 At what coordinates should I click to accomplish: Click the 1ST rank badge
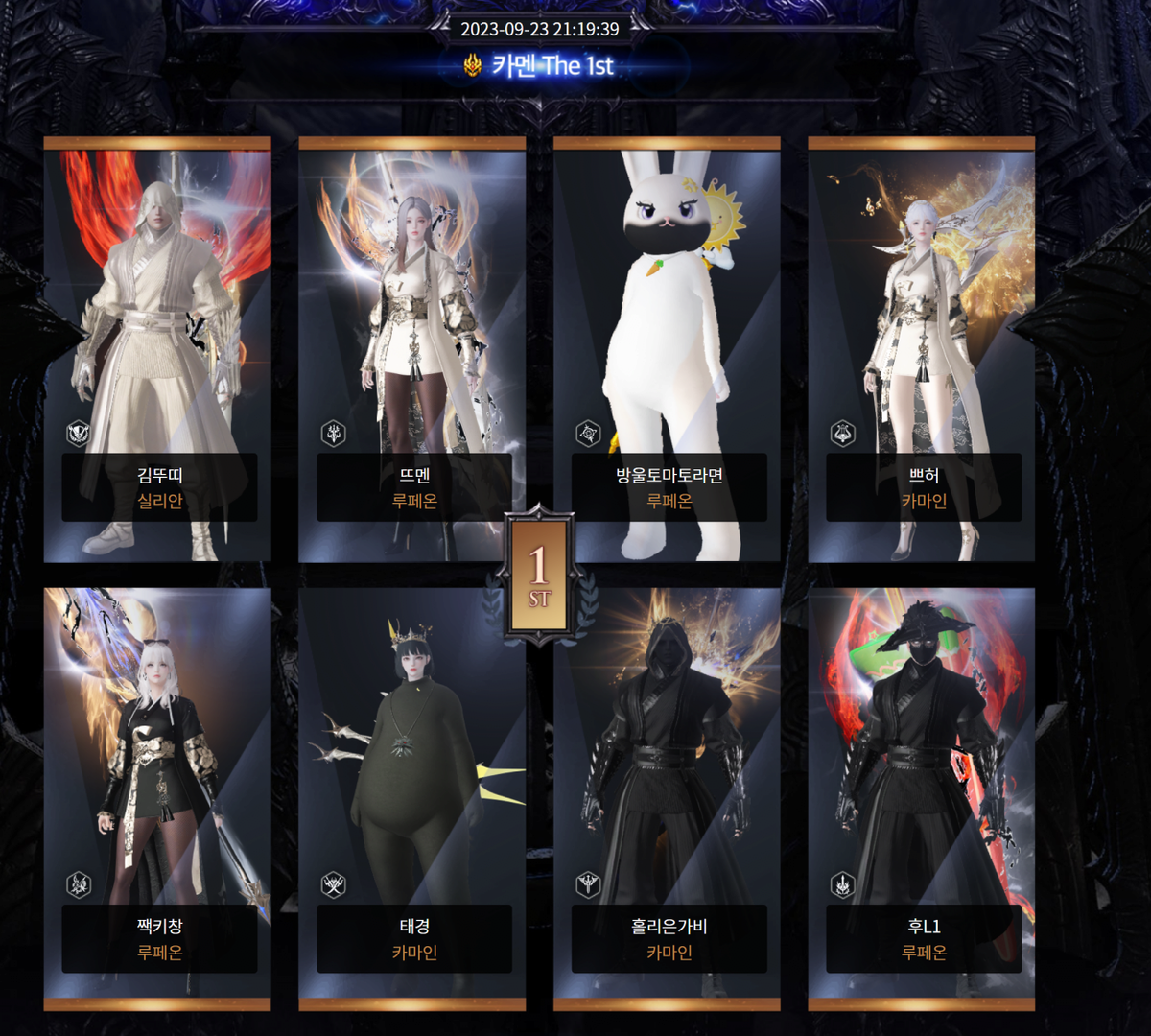539,574
